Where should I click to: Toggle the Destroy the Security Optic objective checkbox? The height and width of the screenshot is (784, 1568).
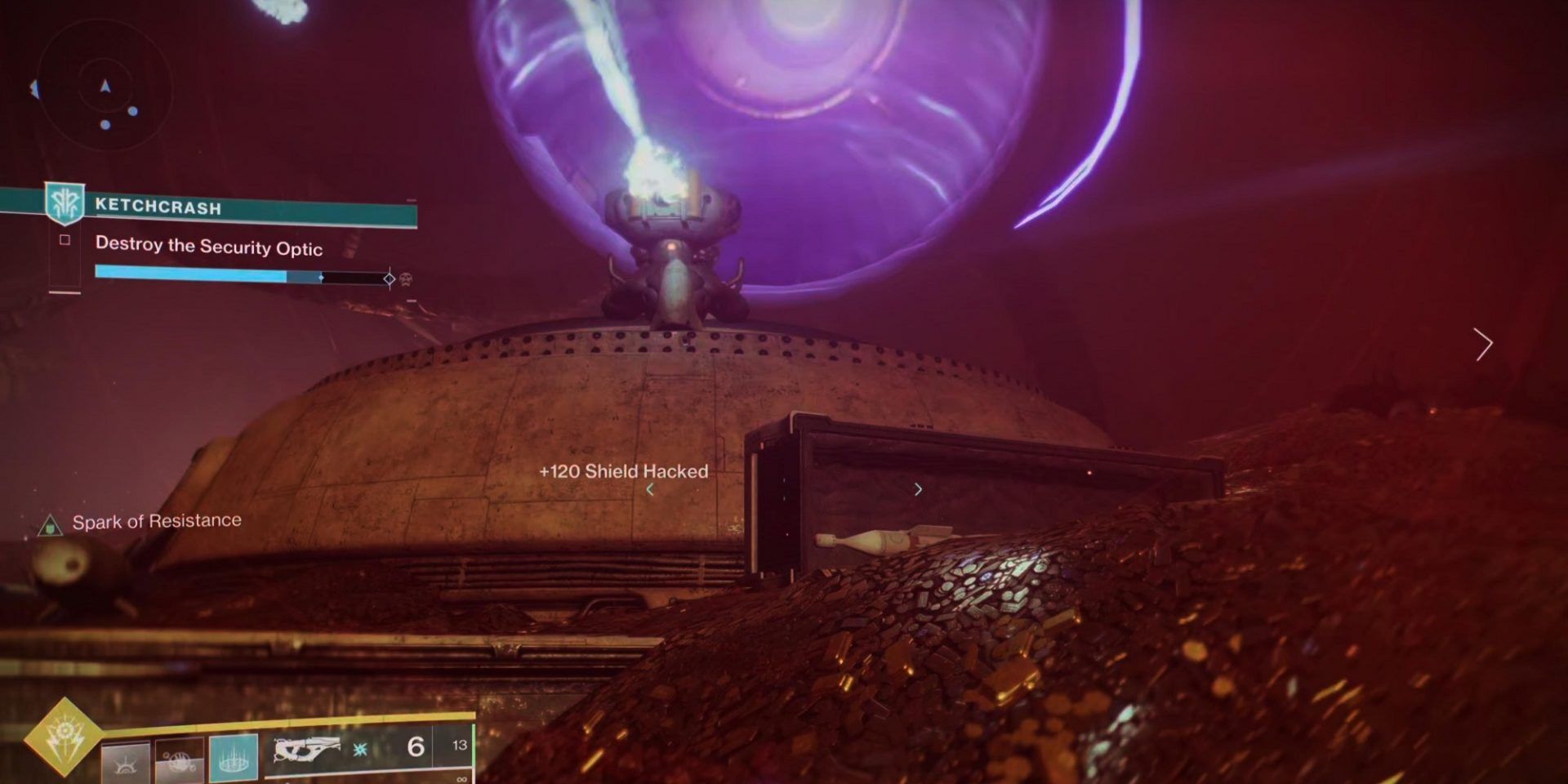65,241
